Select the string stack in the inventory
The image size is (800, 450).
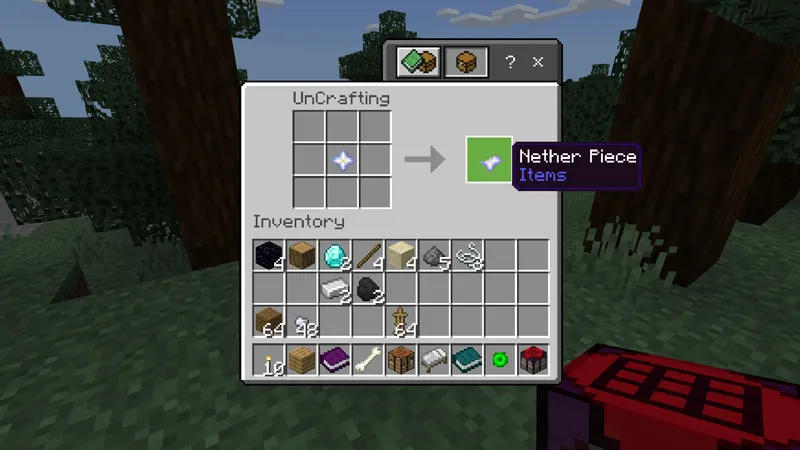pyautogui.click(x=468, y=256)
